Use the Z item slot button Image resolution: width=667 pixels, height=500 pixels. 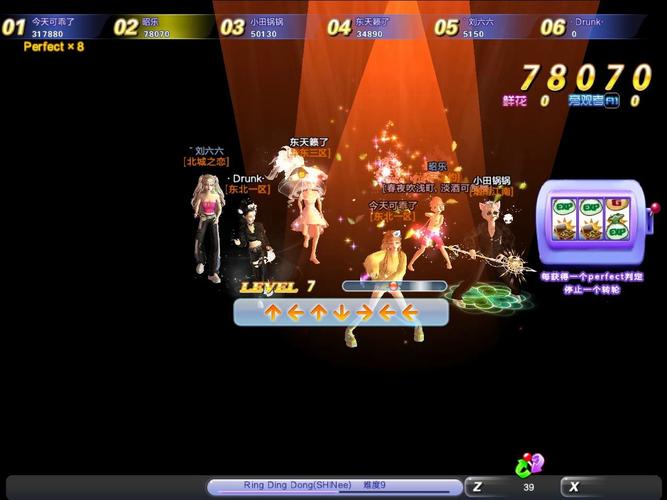click(x=478, y=487)
